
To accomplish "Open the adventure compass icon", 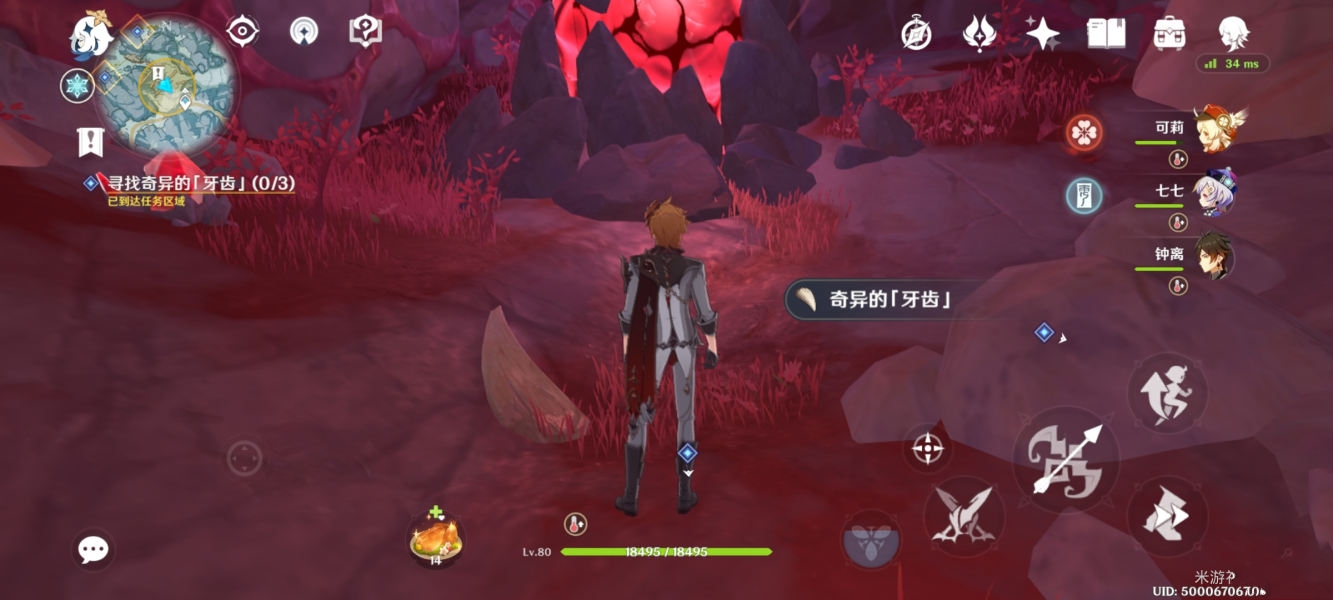I will [x=916, y=33].
